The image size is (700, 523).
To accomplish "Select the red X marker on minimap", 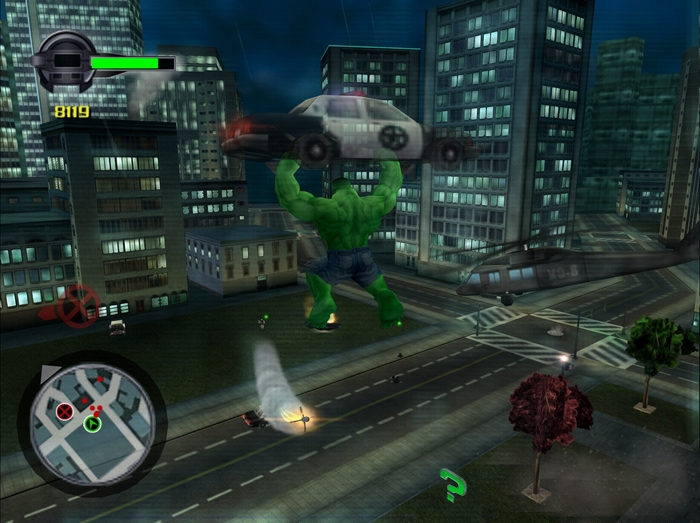I will 66,411.
